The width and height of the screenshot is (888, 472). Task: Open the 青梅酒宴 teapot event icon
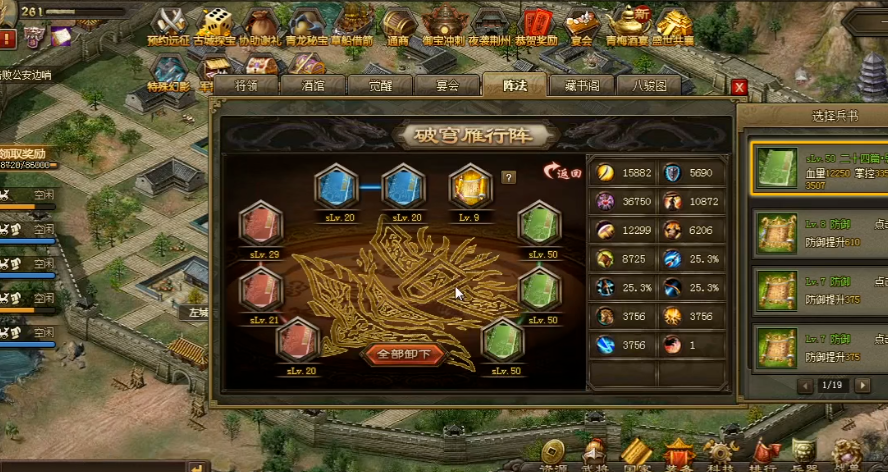tap(628, 25)
